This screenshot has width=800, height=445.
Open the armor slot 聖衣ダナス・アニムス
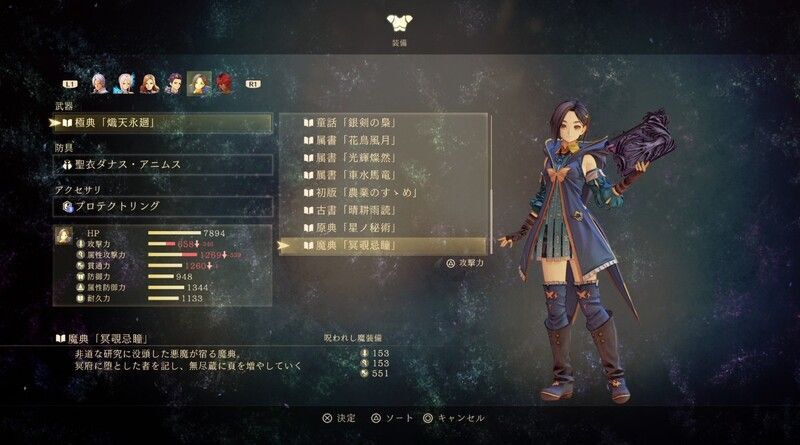pyautogui.click(x=160, y=165)
